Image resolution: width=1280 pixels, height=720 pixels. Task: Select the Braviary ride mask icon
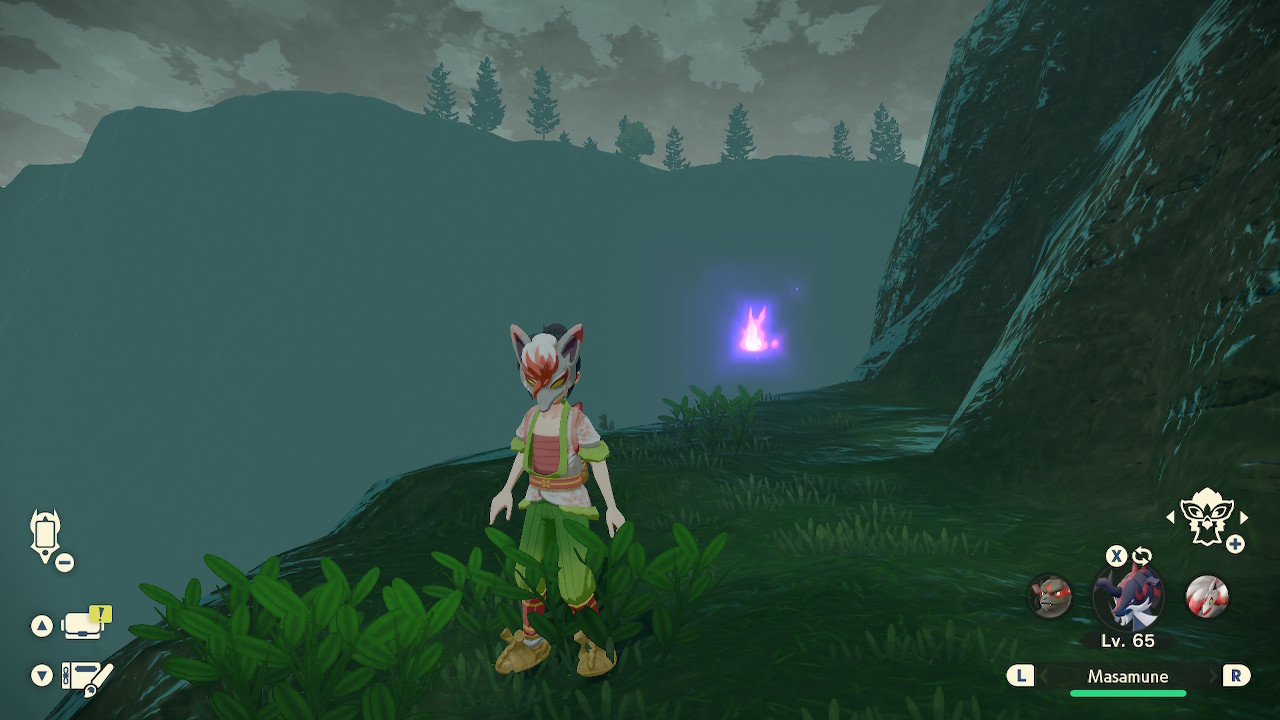coord(1205,517)
